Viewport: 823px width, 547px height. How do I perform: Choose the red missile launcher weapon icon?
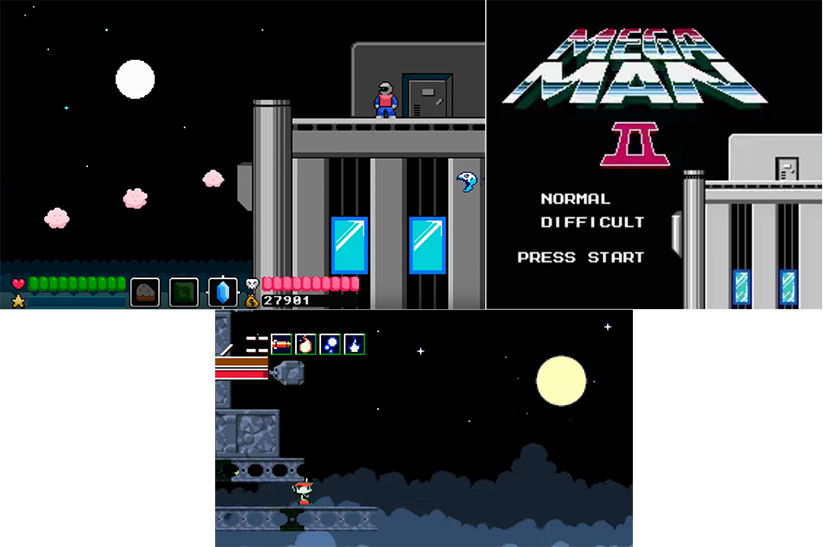(x=281, y=345)
